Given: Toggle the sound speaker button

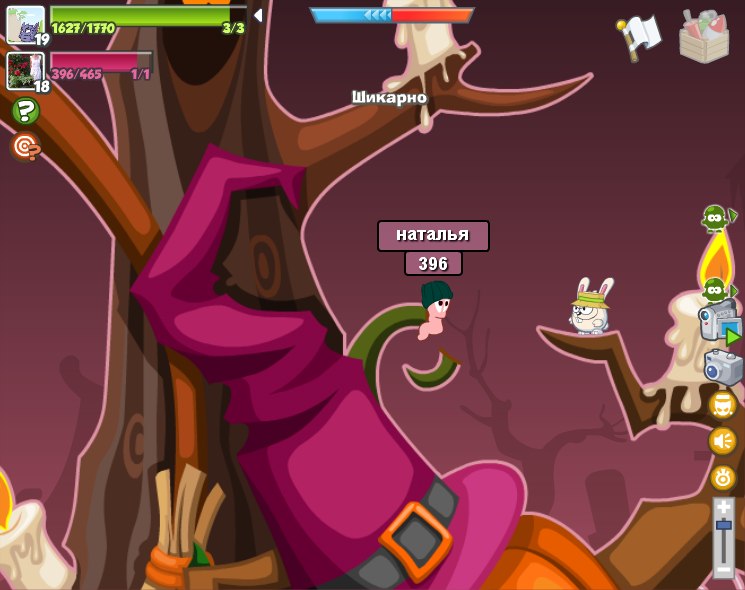Looking at the screenshot, I should (722, 440).
